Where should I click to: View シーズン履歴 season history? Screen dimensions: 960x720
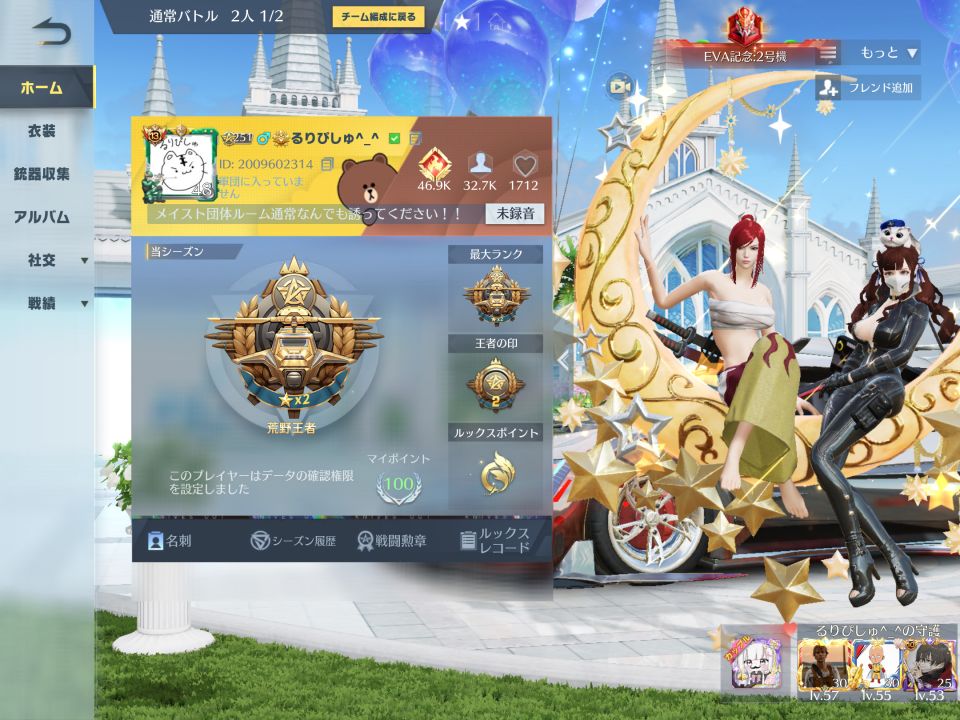[293, 541]
